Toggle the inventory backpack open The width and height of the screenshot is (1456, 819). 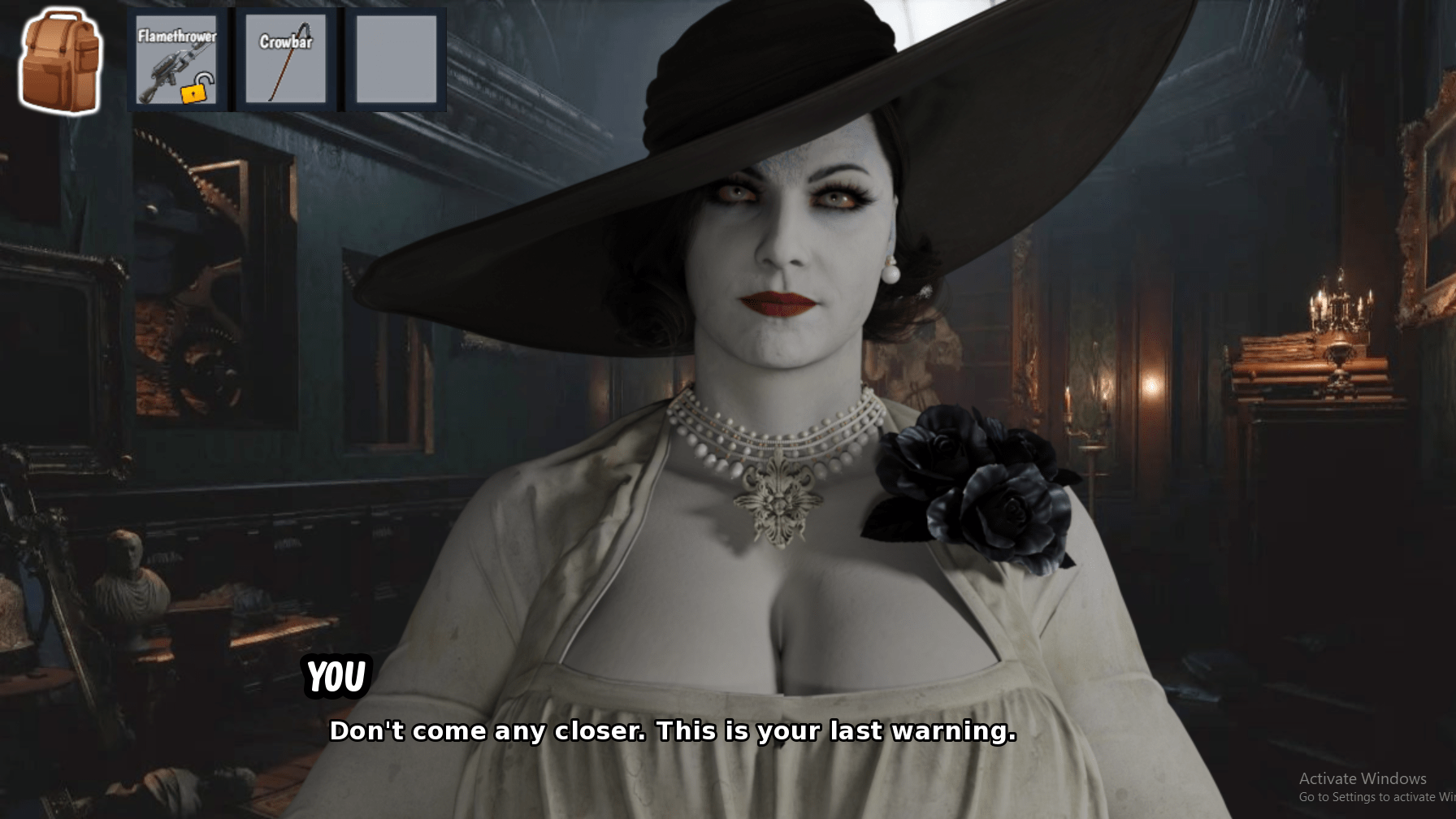[59, 61]
